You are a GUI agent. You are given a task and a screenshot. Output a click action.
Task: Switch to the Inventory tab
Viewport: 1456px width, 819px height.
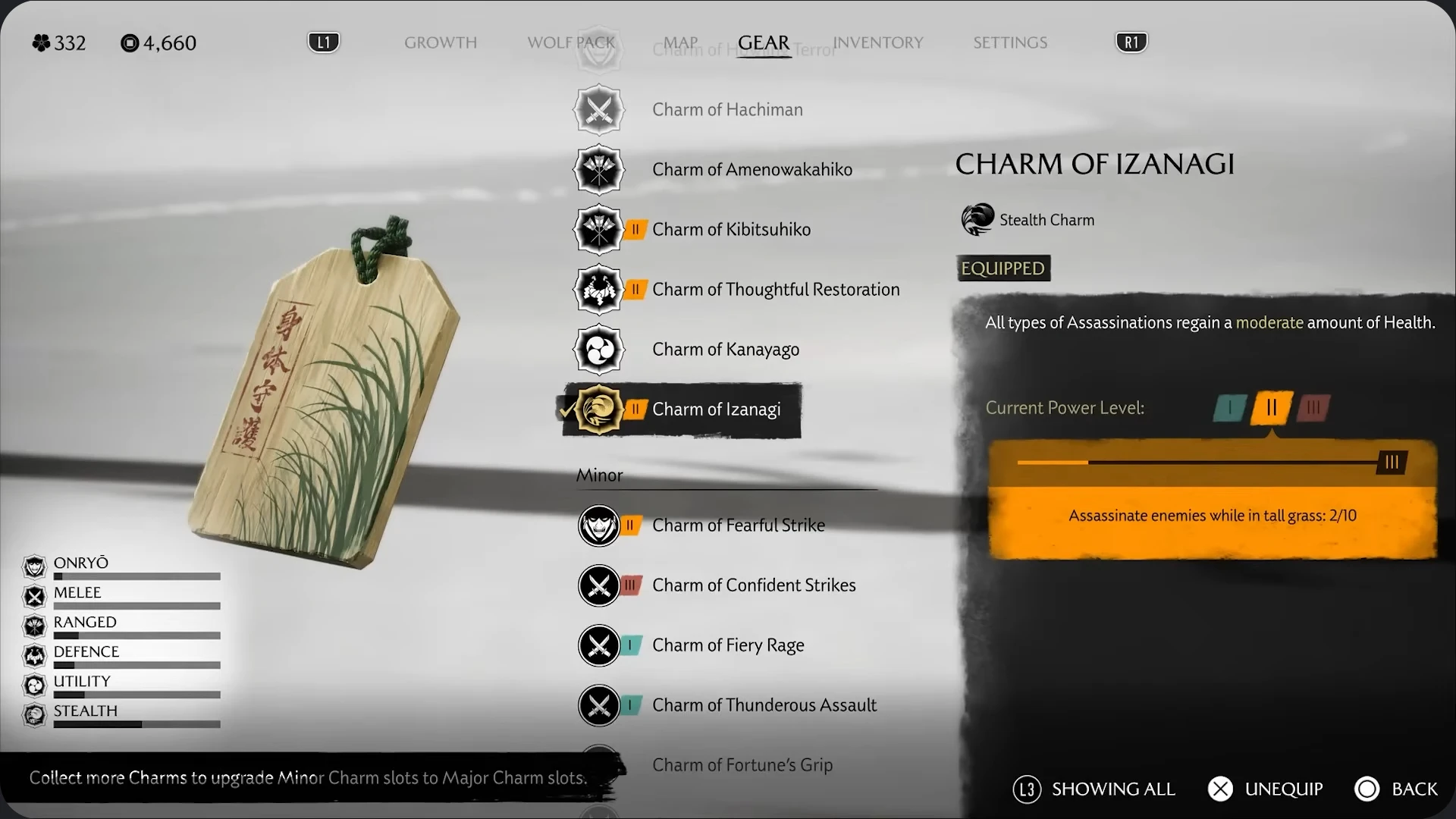[877, 43]
